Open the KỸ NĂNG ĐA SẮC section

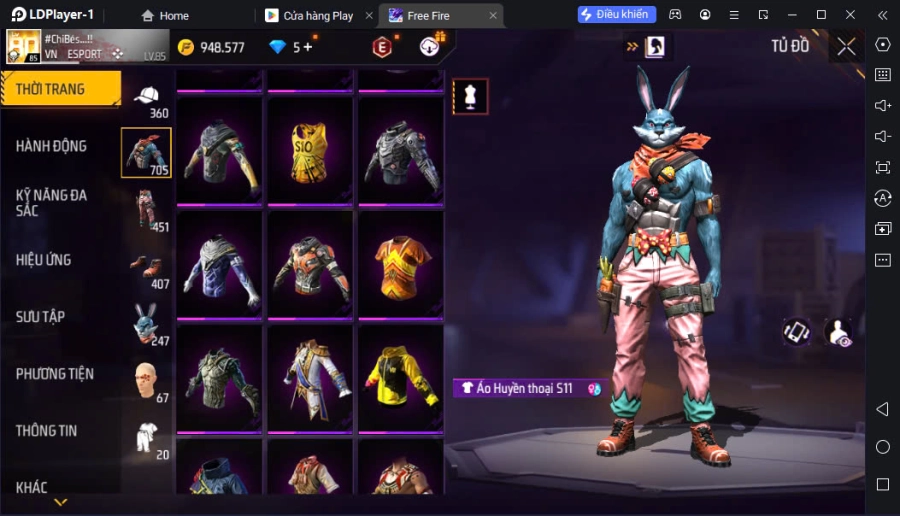click(51, 203)
